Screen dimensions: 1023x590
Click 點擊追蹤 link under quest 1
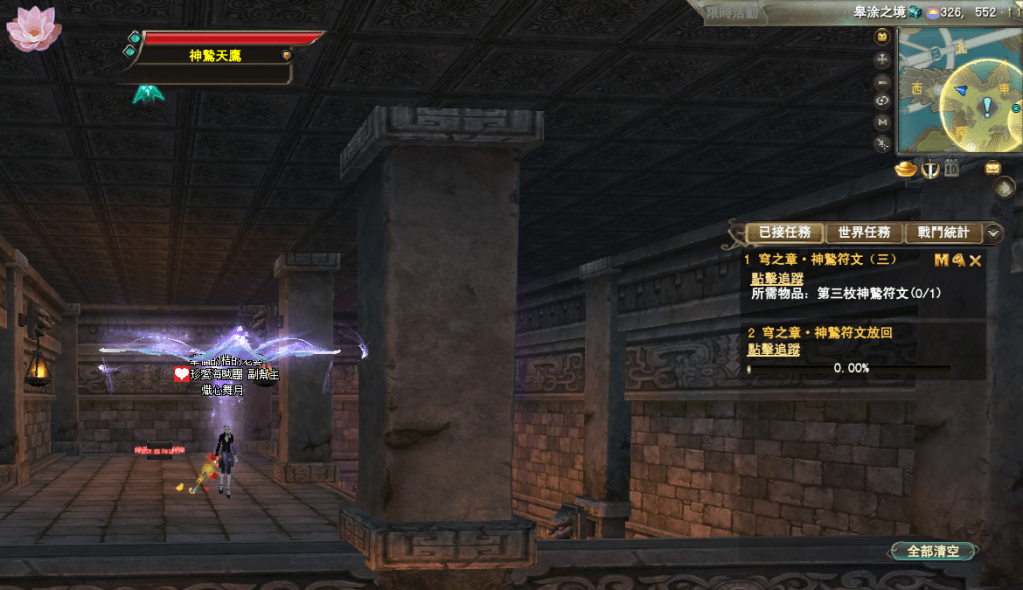777,279
